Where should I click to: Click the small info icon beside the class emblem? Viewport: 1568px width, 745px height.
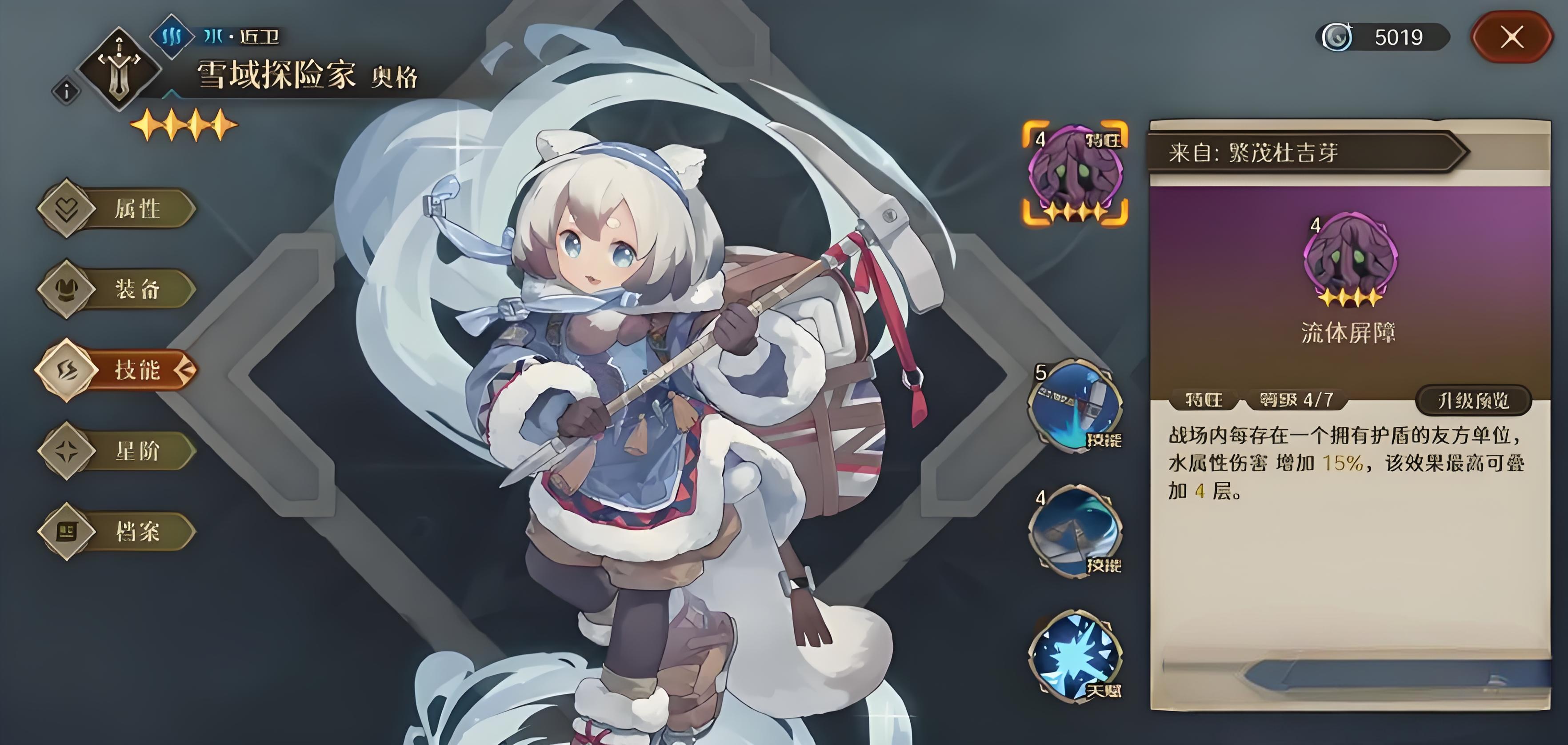coord(66,92)
